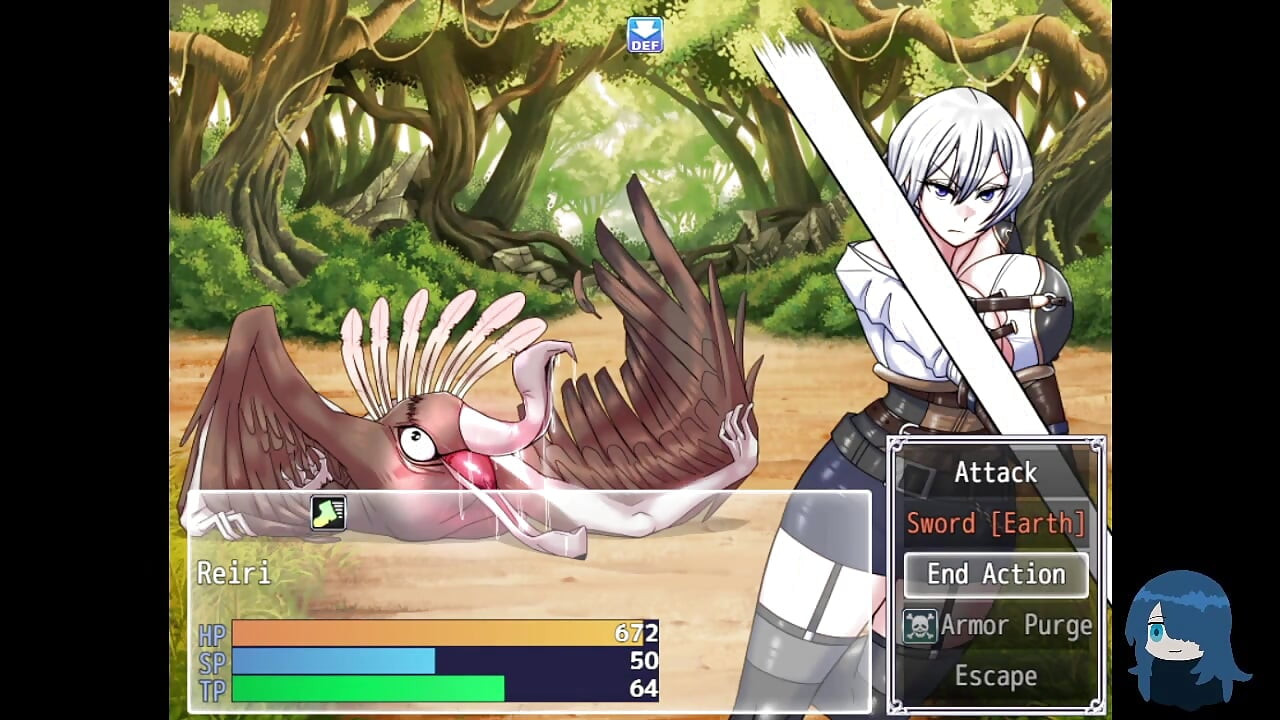Click the Reiri name label
This screenshot has width=1280, height=720.
tap(236, 574)
